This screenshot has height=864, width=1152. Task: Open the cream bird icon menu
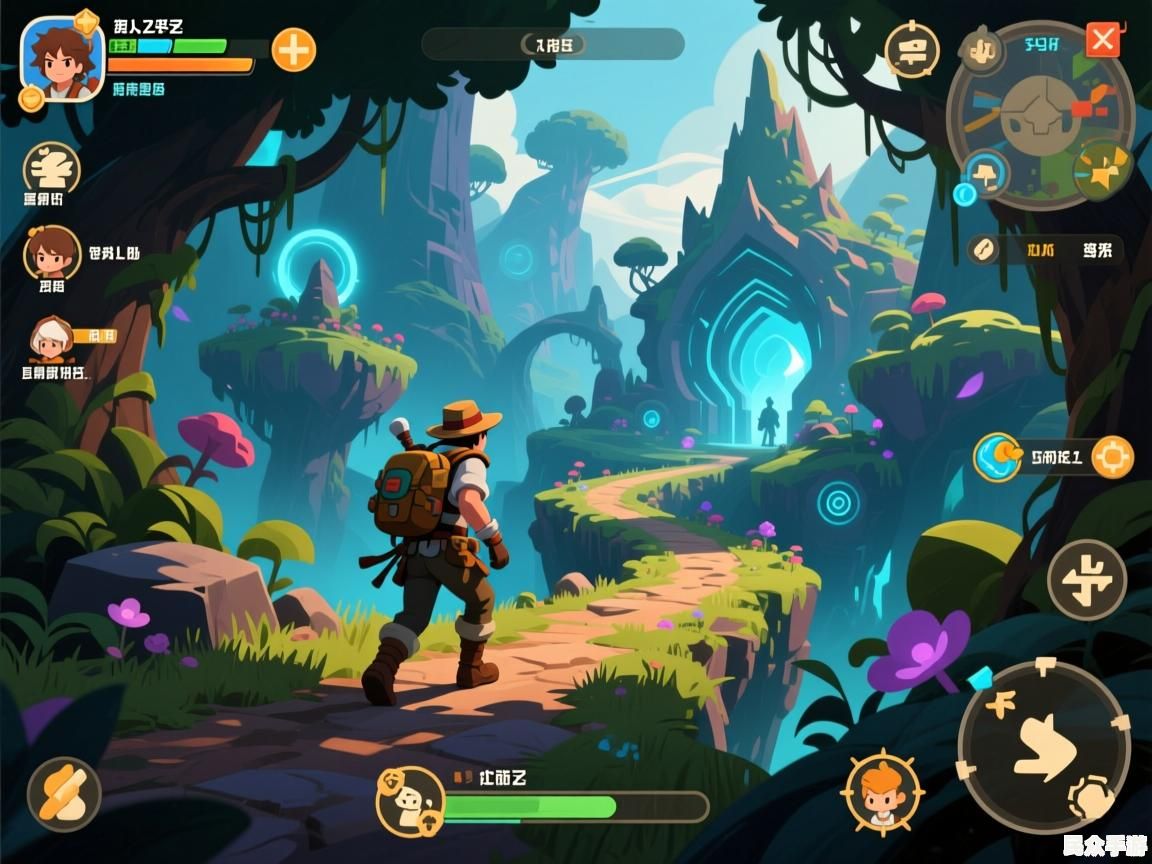(x=51, y=166)
